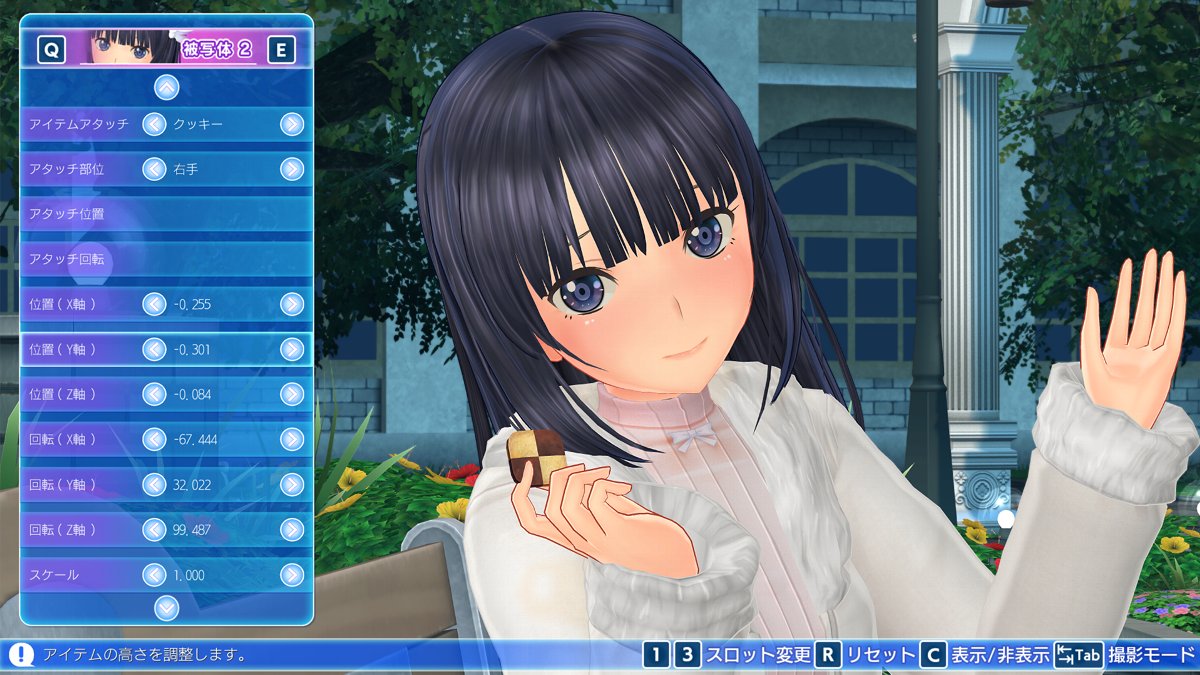
Task: Decrease the 回転(Z軸) rotation value
Action: (154, 529)
